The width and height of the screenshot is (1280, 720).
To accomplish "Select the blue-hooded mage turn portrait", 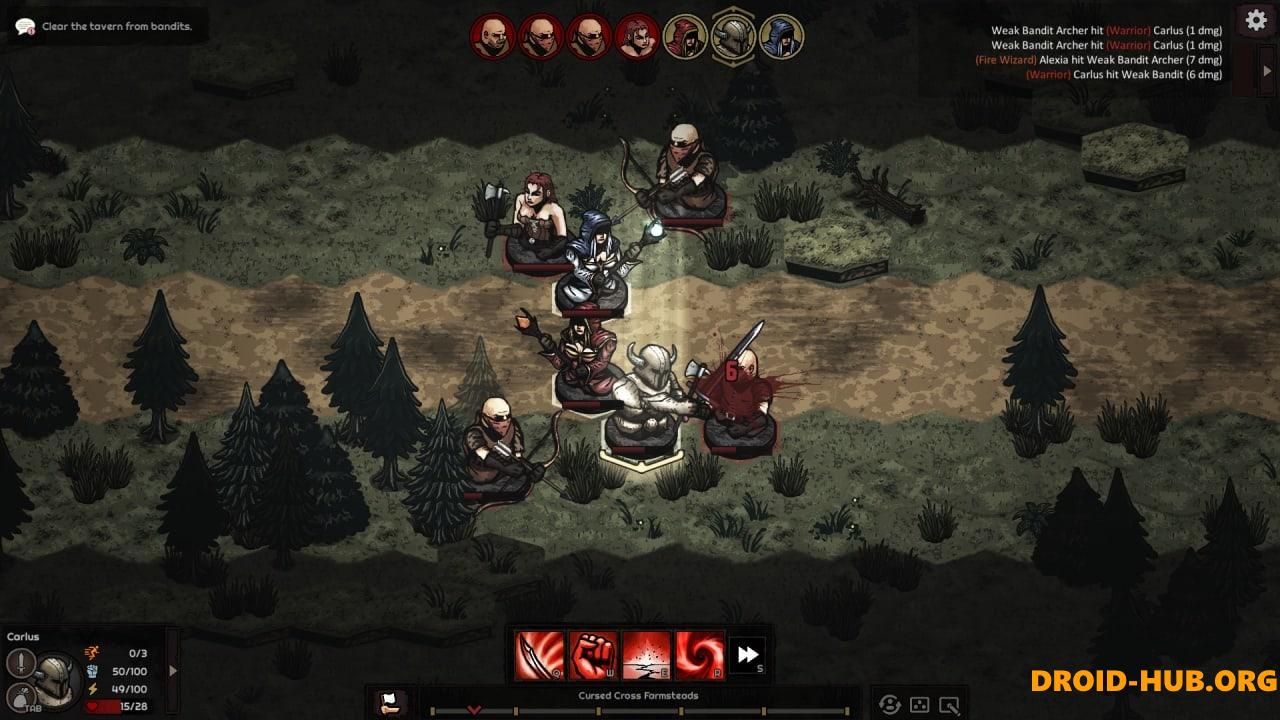I will (781, 37).
